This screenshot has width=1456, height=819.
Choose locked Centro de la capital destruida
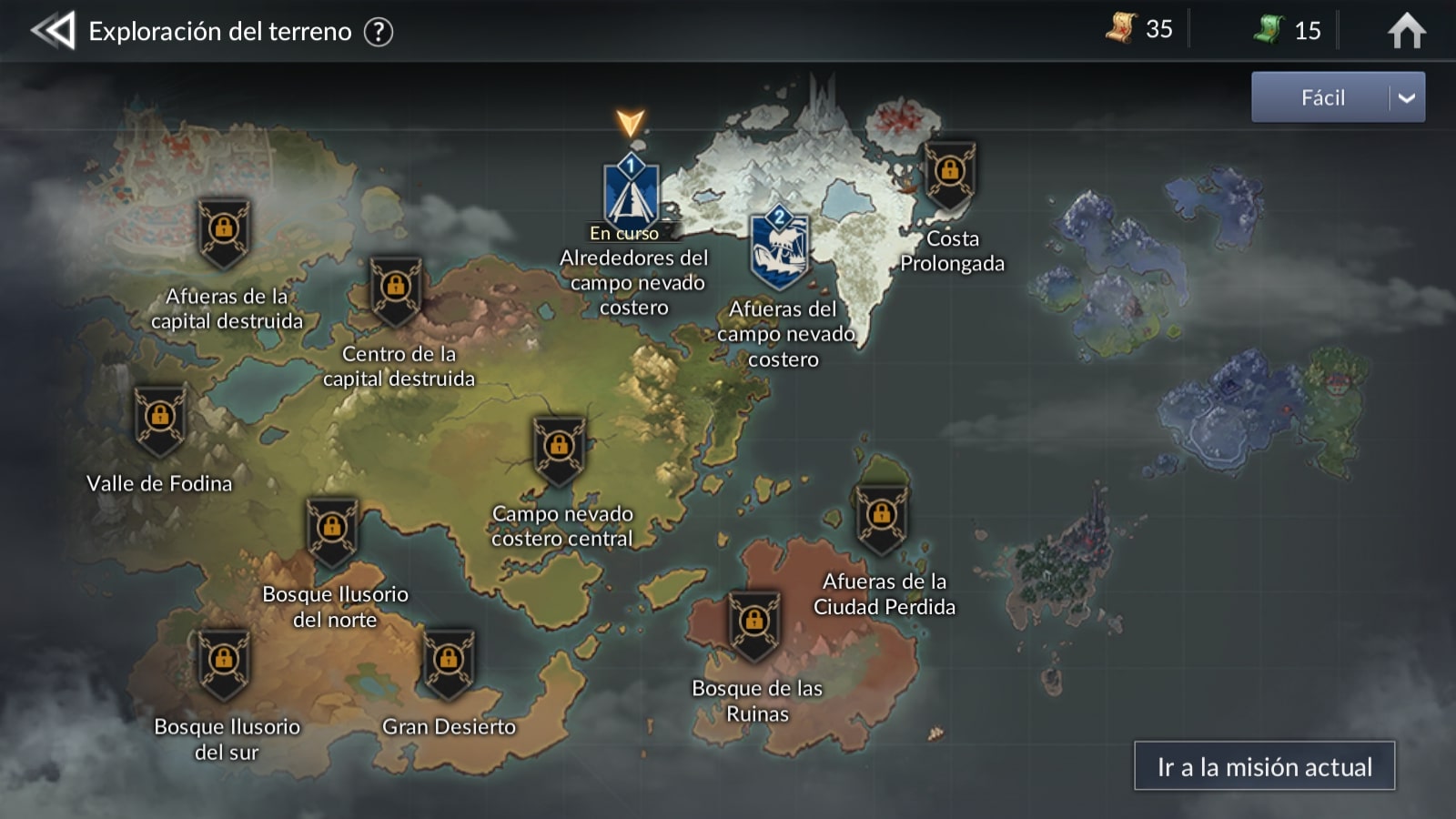tap(396, 290)
